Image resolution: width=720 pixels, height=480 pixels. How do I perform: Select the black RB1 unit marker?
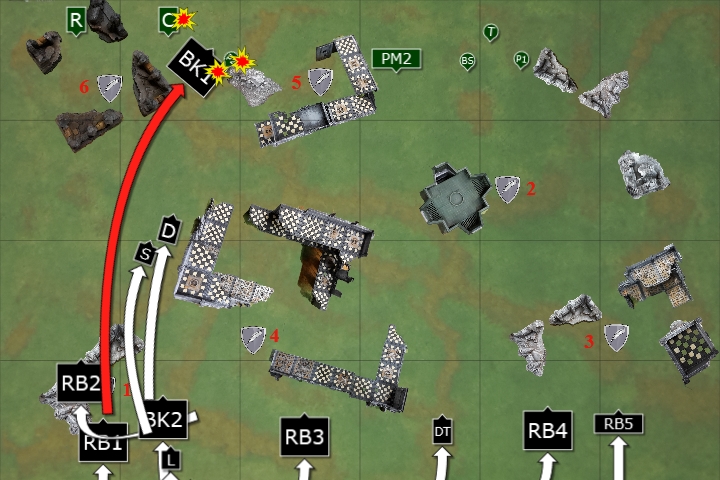point(103,443)
